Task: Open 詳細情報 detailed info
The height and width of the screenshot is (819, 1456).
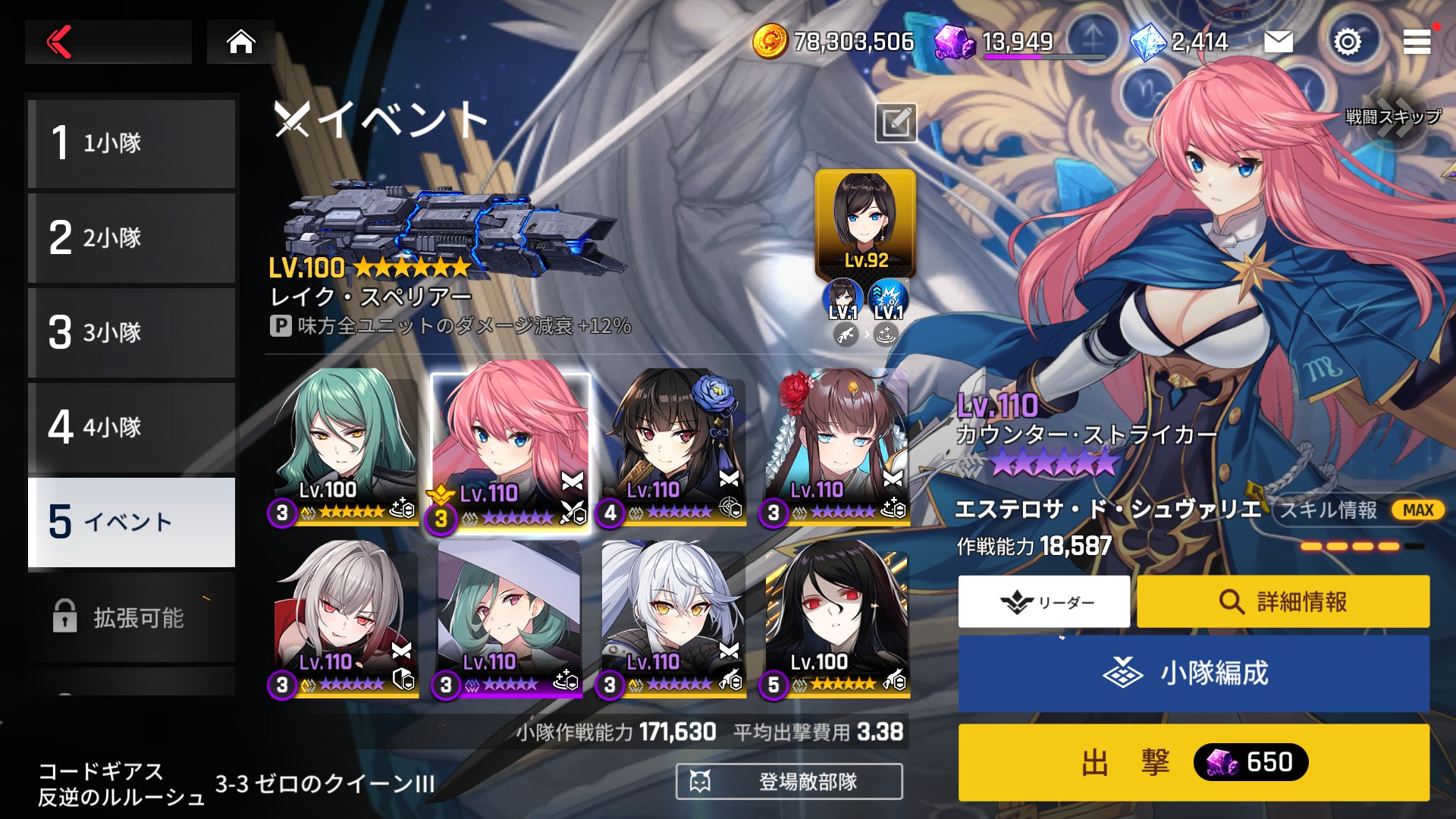Action: click(x=1283, y=602)
